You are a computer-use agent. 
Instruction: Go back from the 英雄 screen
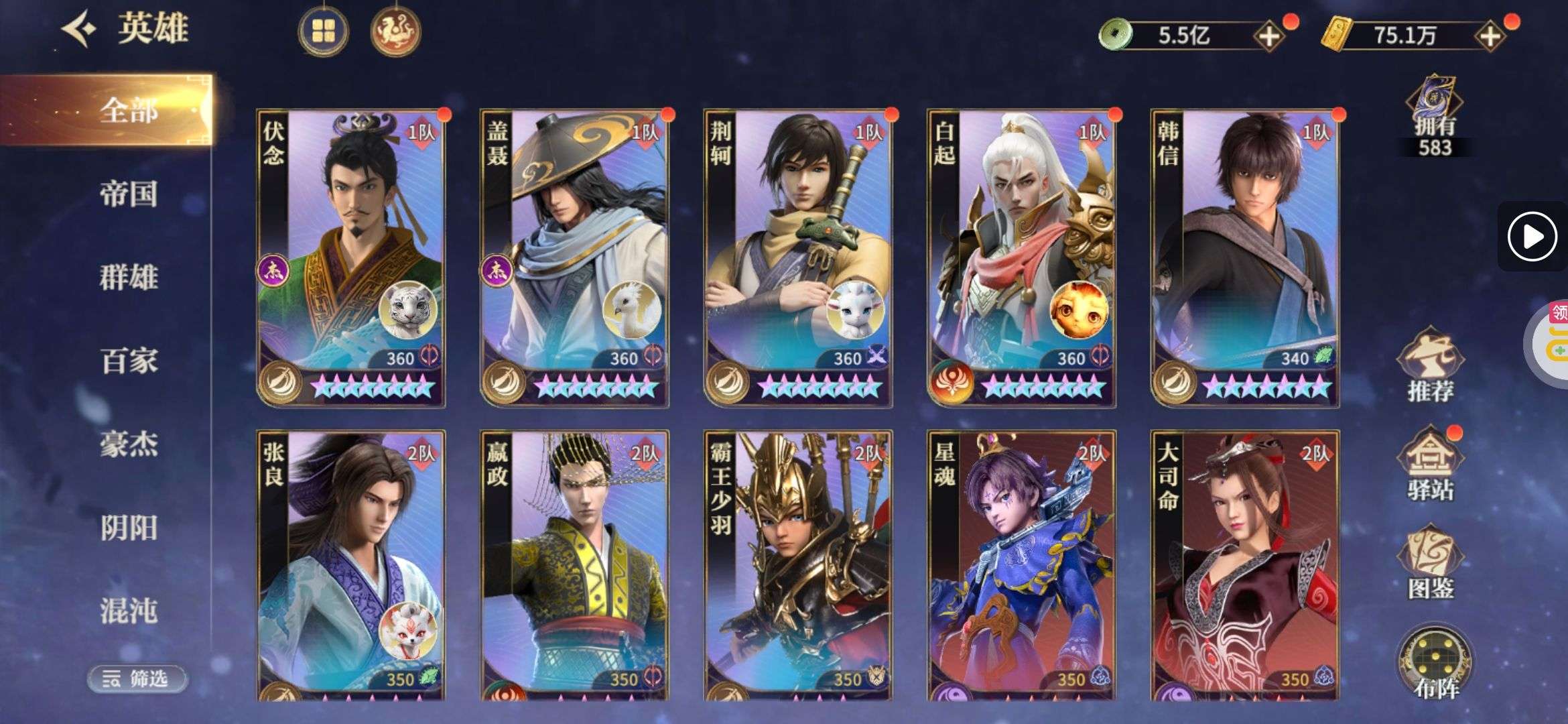pyautogui.click(x=79, y=29)
